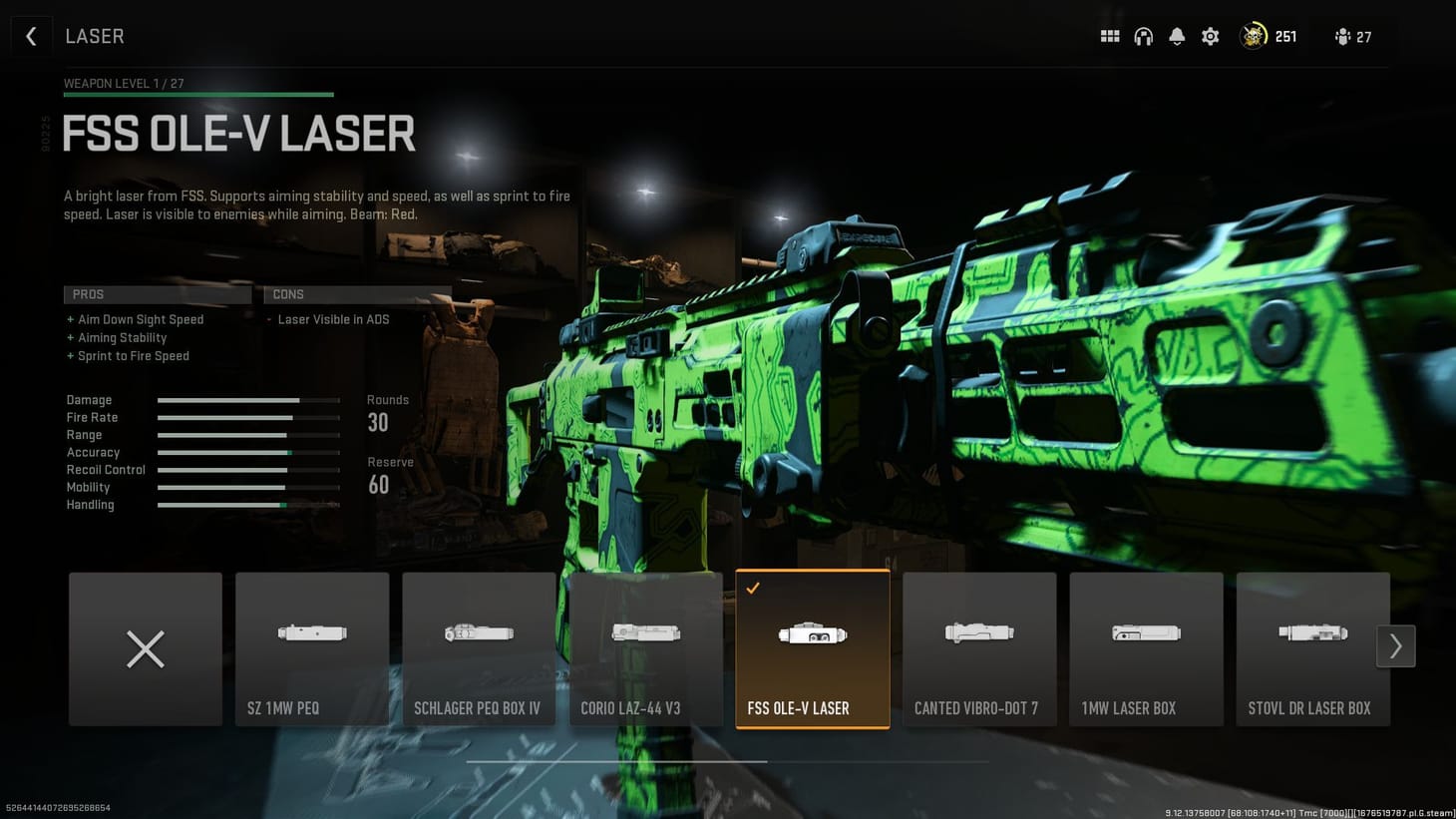Select the STOVL DR Laser Box
This screenshot has height=819, width=1456.
tap(1311, 648)
